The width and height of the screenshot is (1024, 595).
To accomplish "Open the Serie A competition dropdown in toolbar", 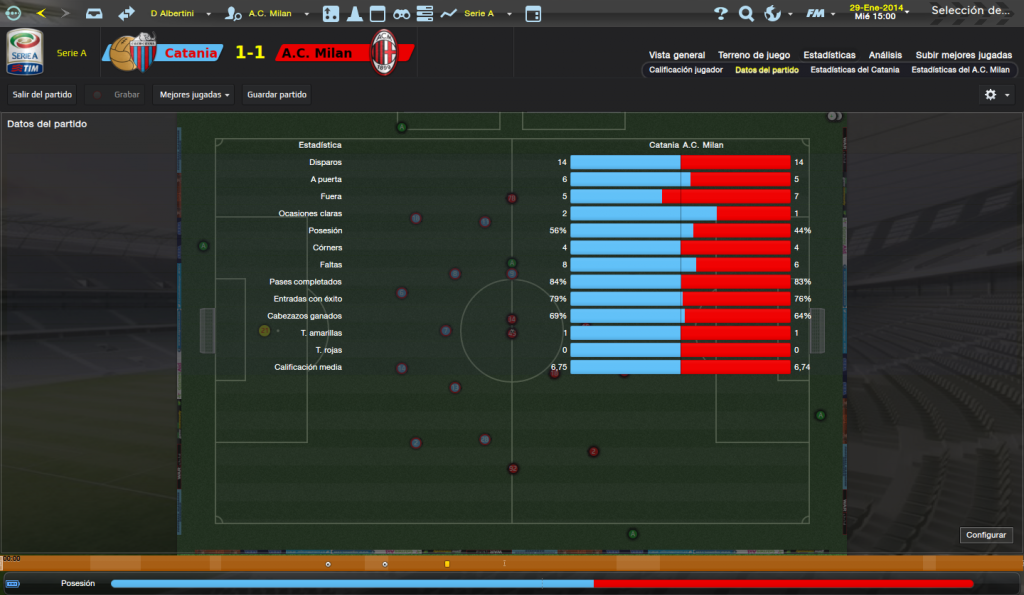I will [487, 14].
